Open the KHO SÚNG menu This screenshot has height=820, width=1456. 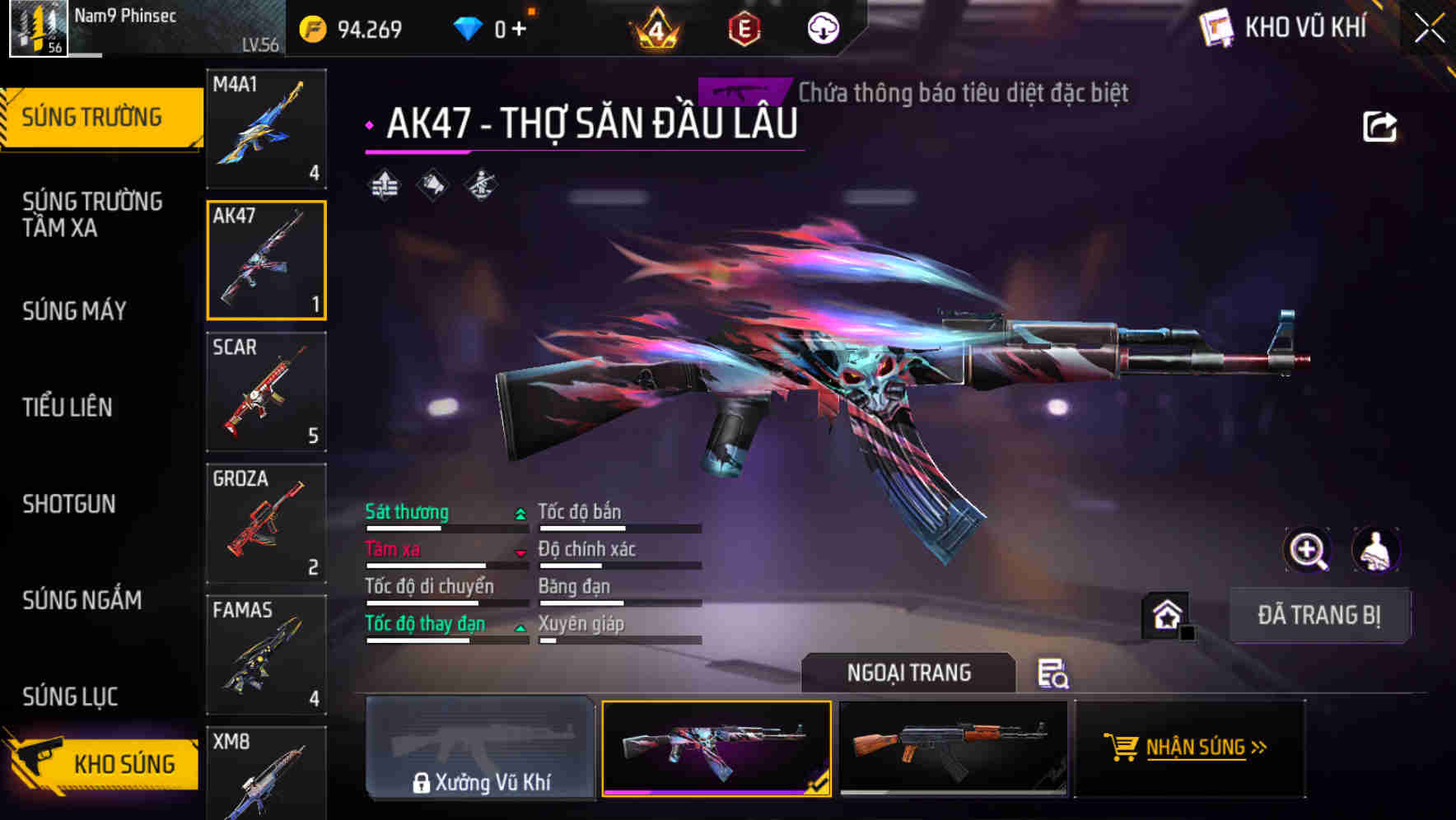(99, 763)
